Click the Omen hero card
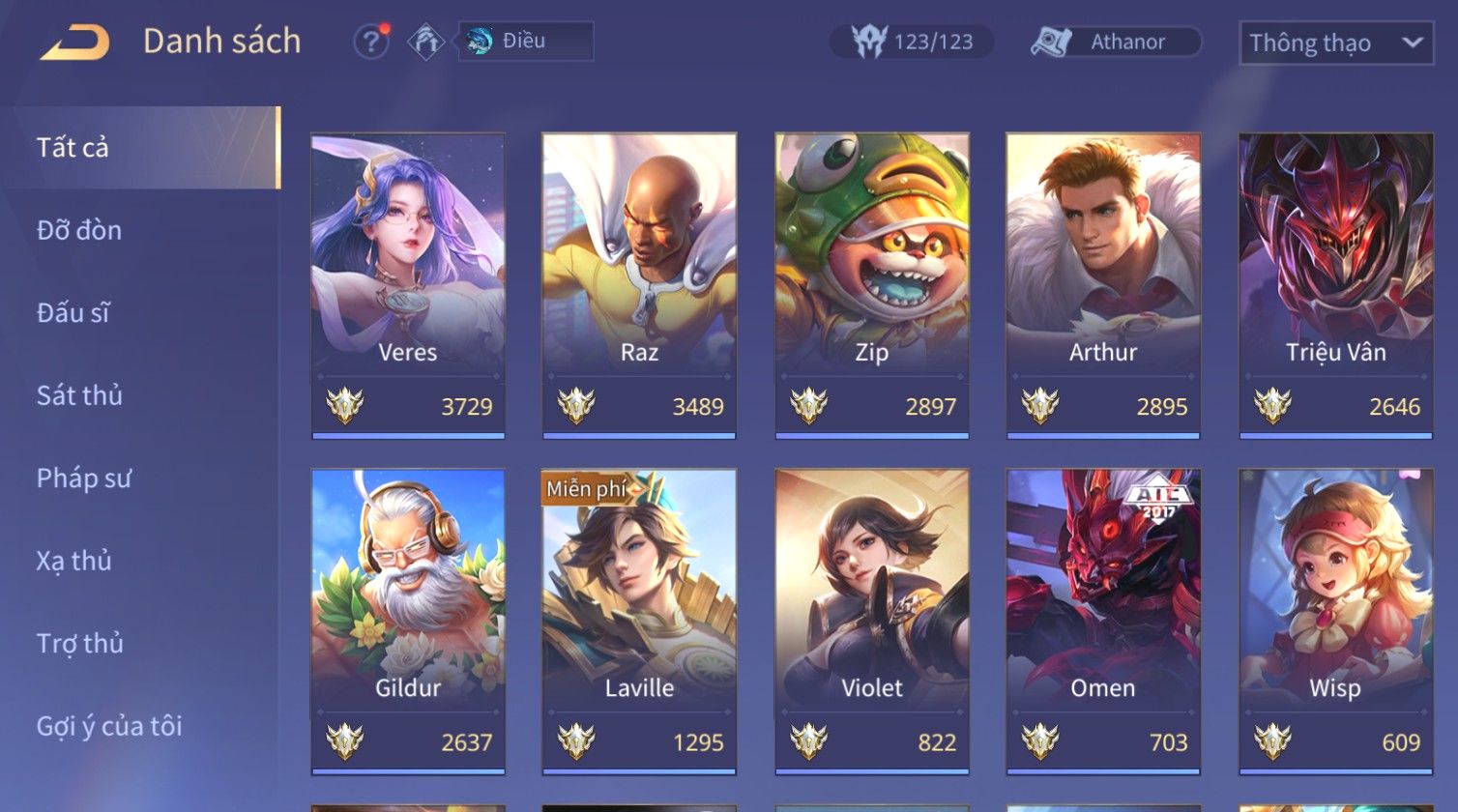This screenshot has width=1458, height=812. 1103,621
